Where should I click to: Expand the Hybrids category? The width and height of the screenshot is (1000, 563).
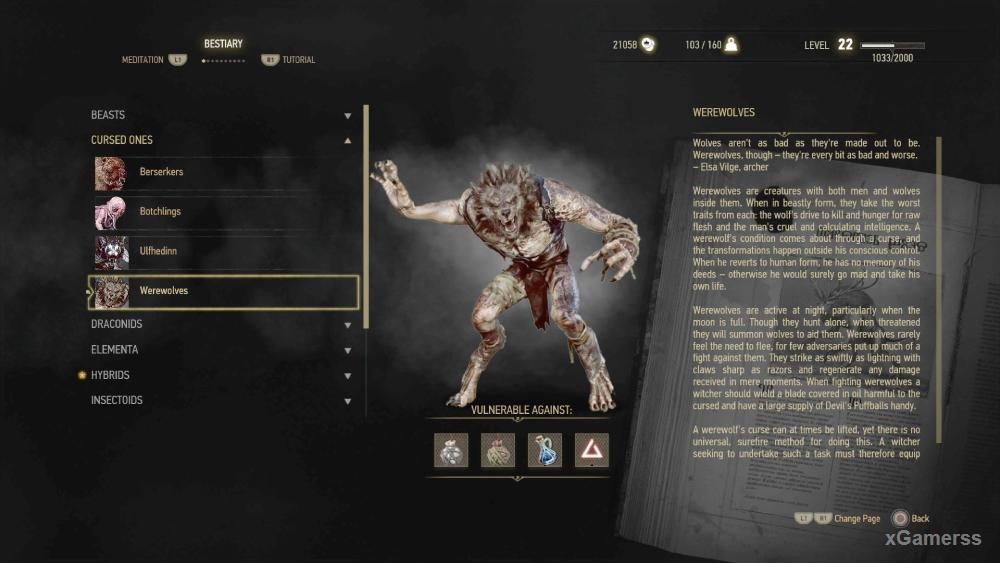pyautogui.click(x=220, y=375)
